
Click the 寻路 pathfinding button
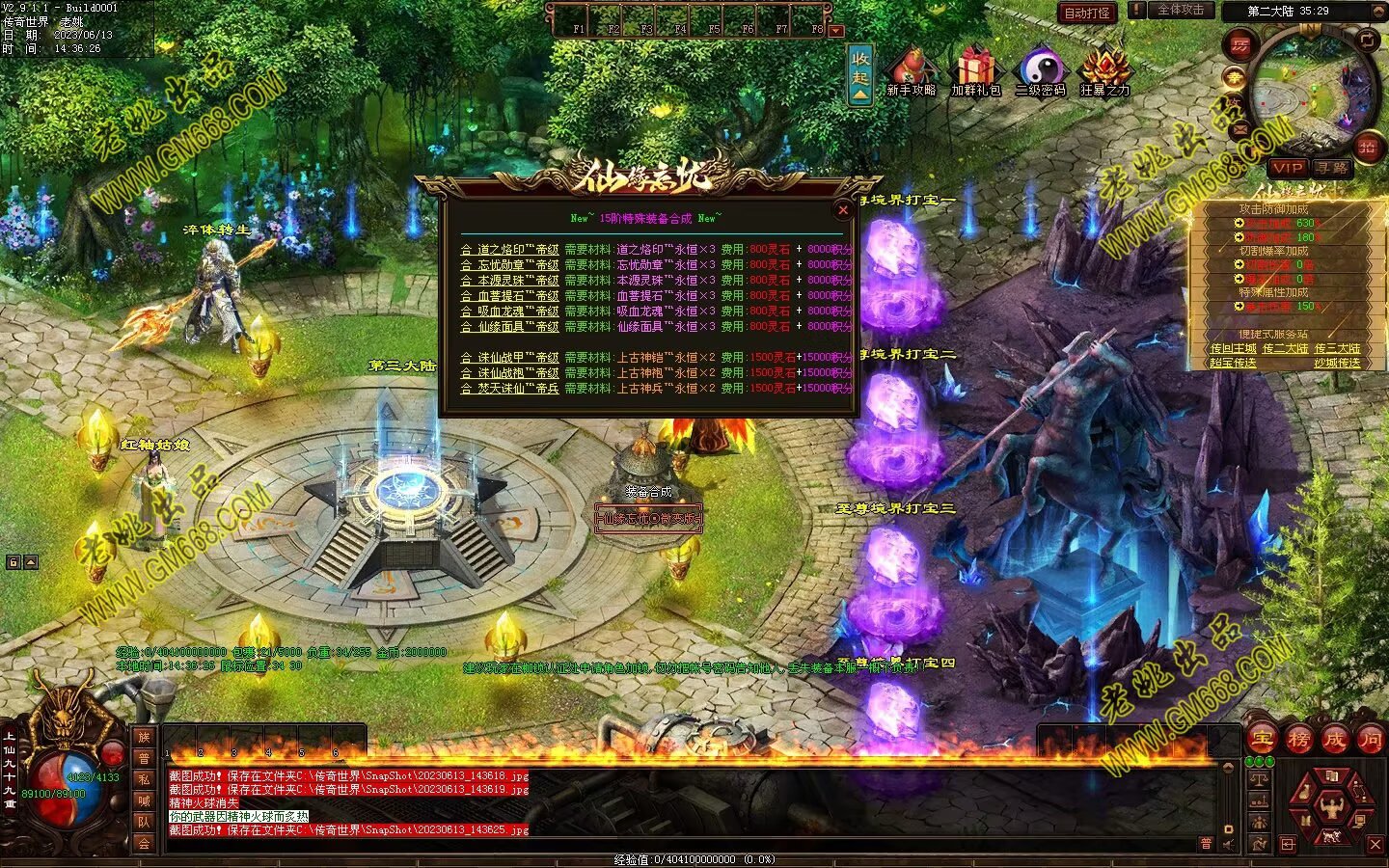(x=1332, y=168)
